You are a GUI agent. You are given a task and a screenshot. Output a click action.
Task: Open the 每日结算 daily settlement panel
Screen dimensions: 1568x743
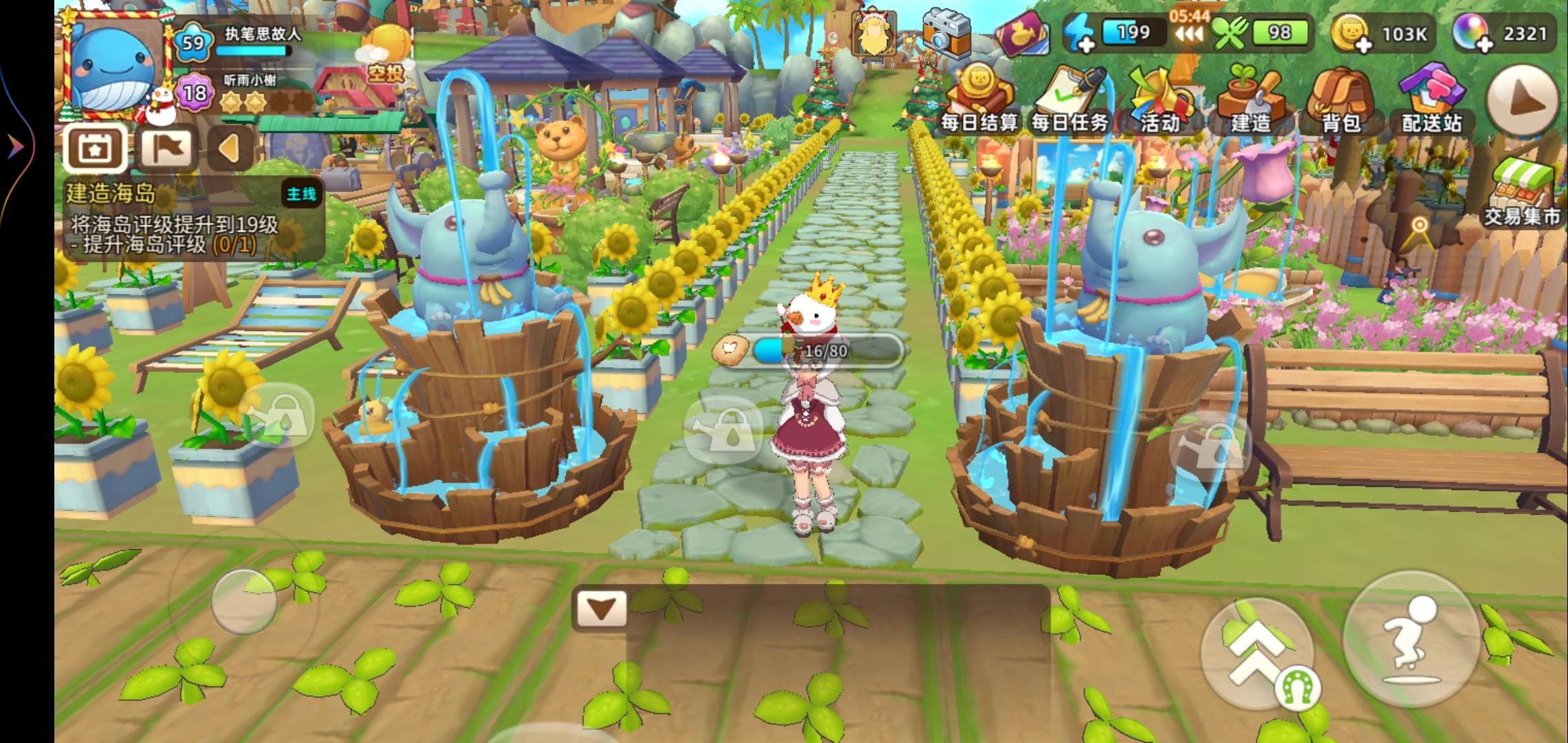(979, 96)
